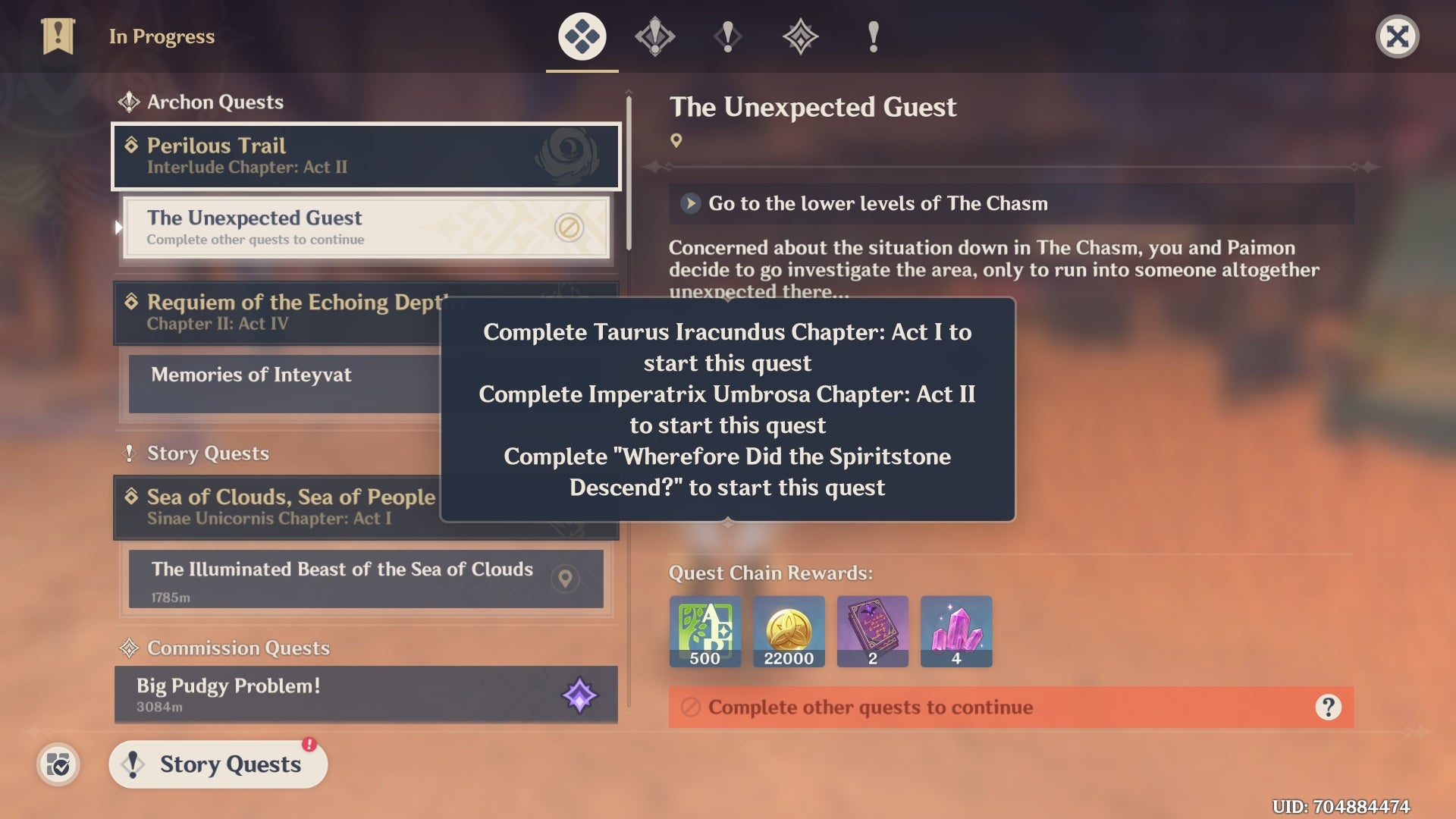Screen dimensions: 1456x819
Task: View the purple crystal reward showing 4
Action: [x=955, y=631]
